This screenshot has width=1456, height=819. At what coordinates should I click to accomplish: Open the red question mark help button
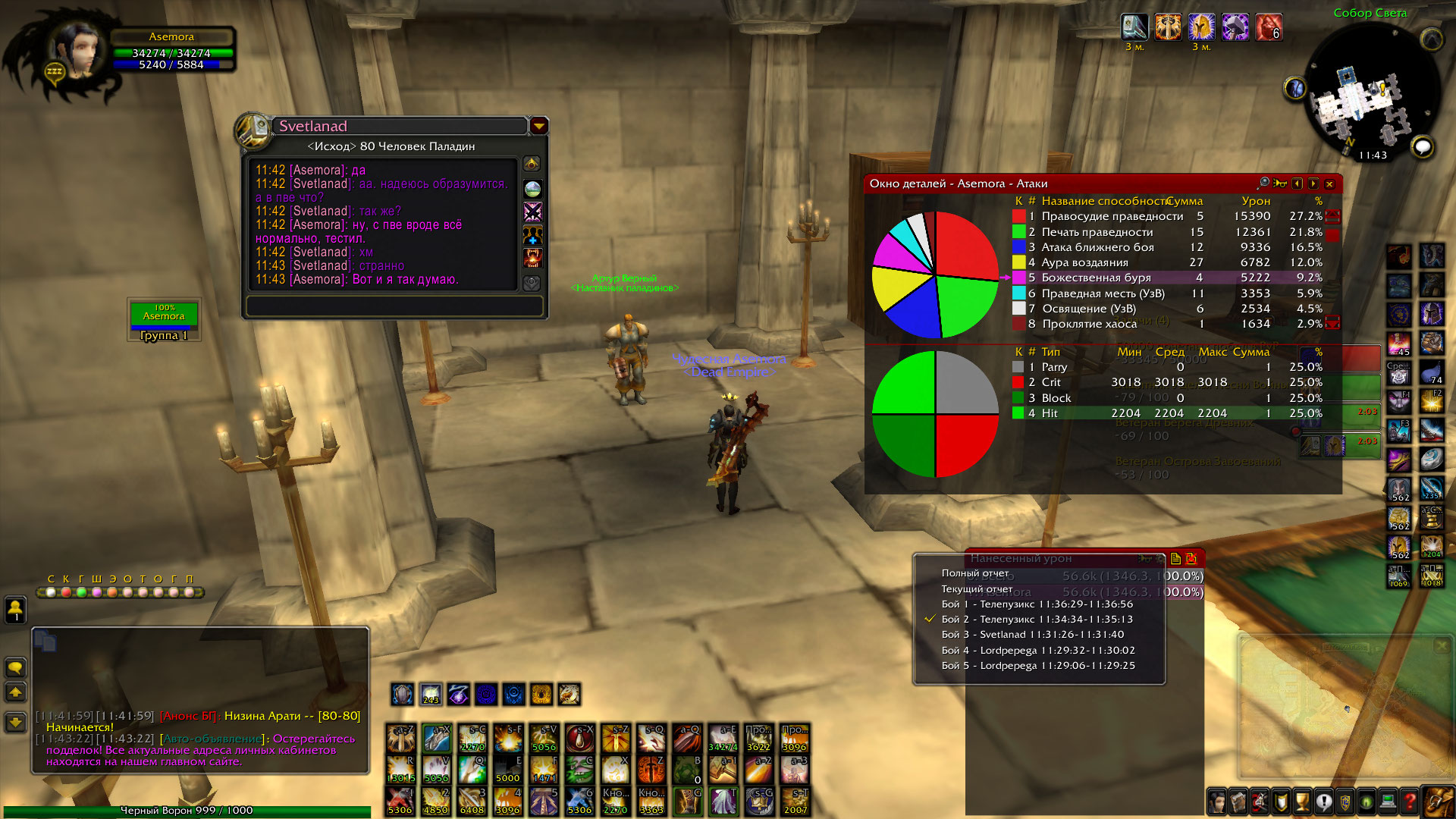[1410, 801]
